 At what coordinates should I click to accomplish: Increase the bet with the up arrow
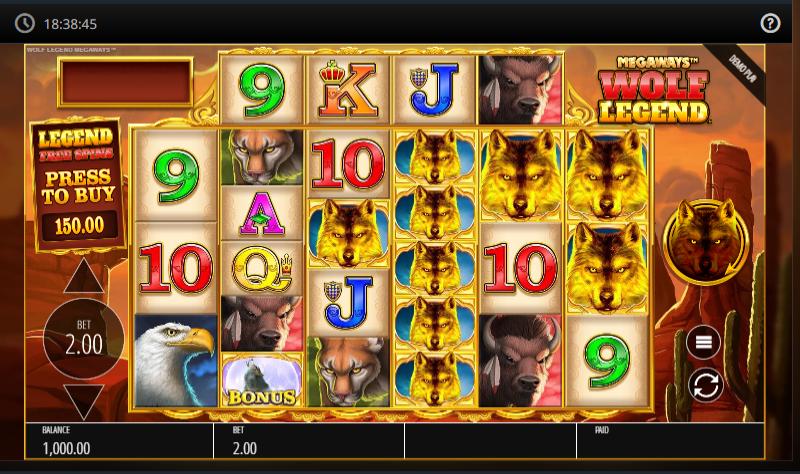coord(84,277)
